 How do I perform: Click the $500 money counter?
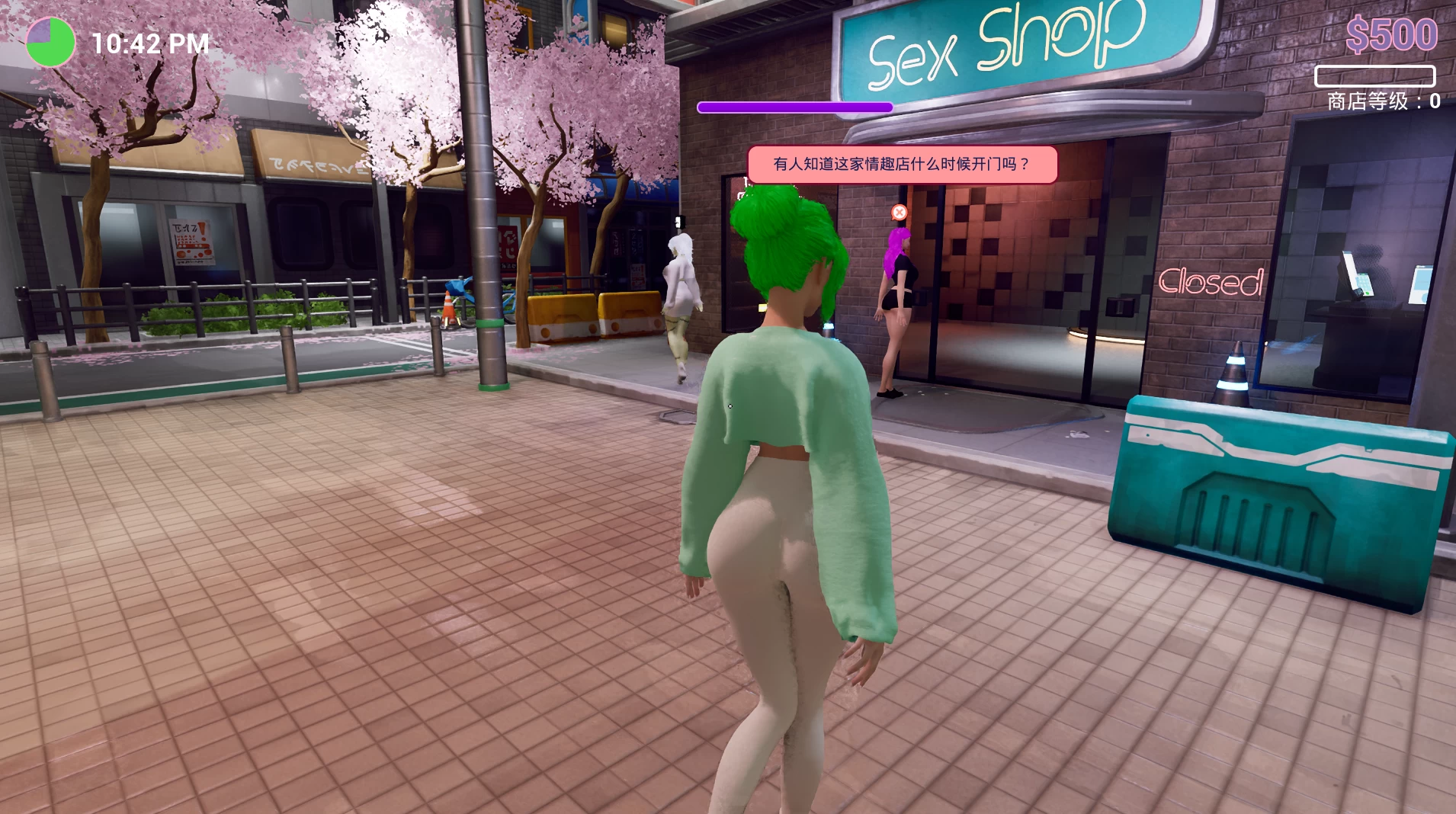point(1392,34)
